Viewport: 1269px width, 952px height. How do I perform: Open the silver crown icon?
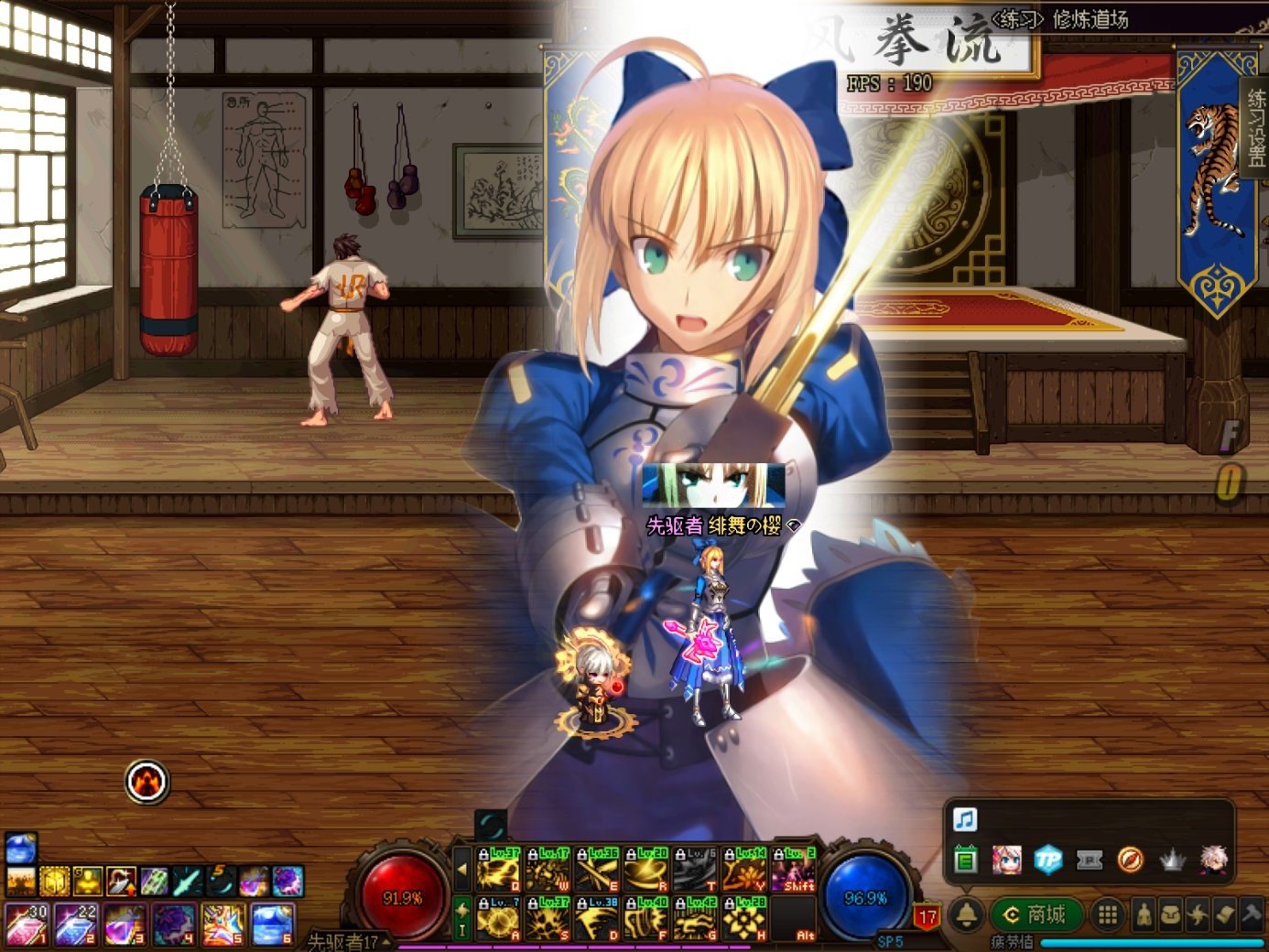(1172, 860)
